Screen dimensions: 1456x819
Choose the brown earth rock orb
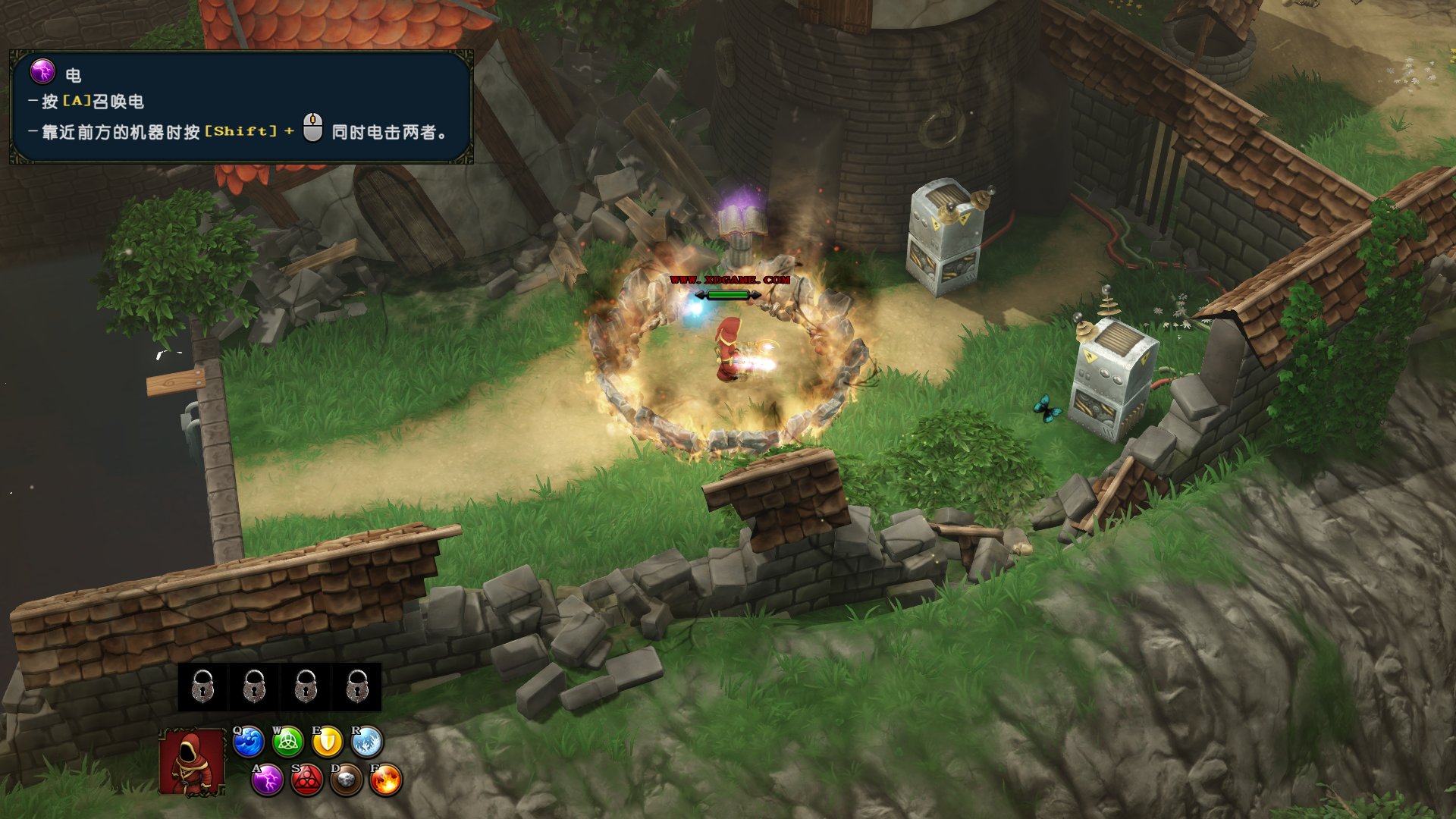click(x=347, y=780)
